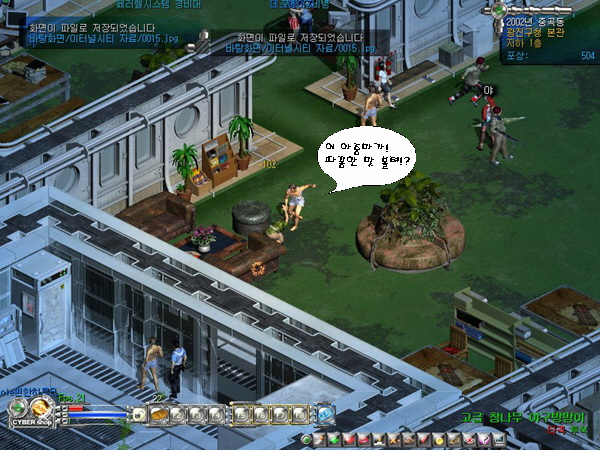Select the yellow circle icon in bottom toolbar
This screenshot has width=600, height=450.
[x=439, y=440]
